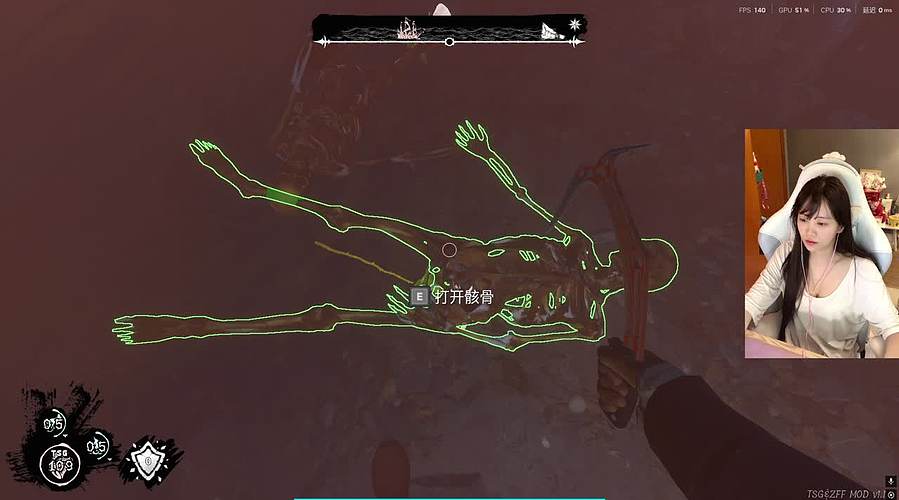Click the compass star icon on the voyage bar
899x500 pixels.
click(574, 24)
